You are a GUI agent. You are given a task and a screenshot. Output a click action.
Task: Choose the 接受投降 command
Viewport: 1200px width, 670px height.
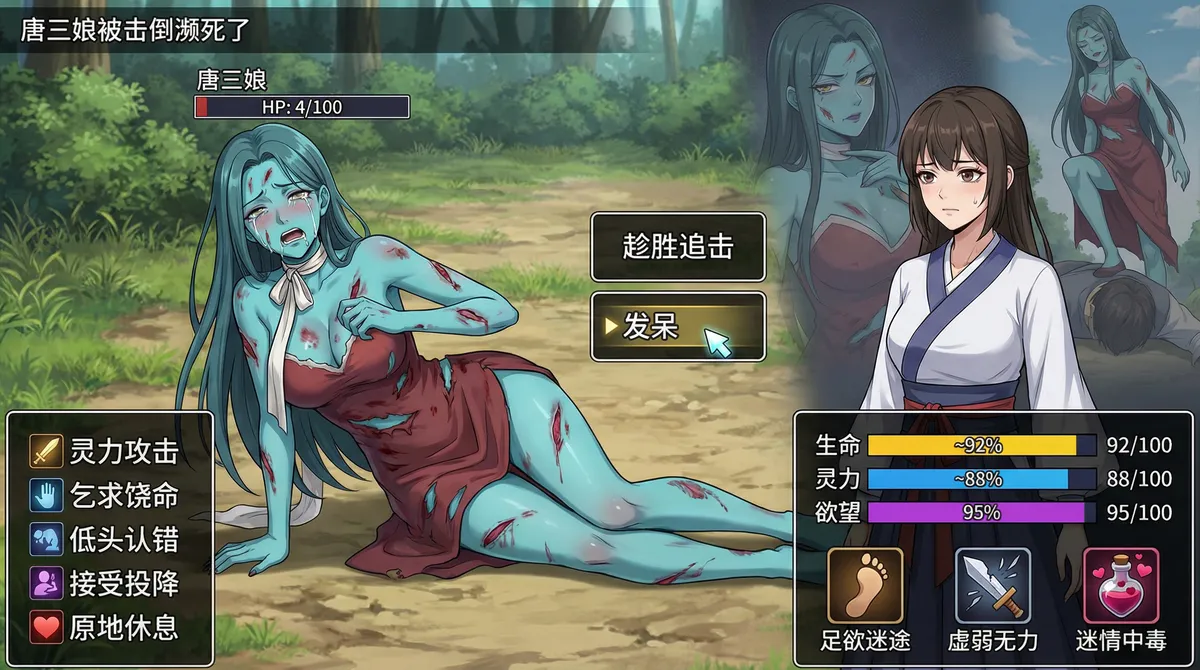click(110, 583)
